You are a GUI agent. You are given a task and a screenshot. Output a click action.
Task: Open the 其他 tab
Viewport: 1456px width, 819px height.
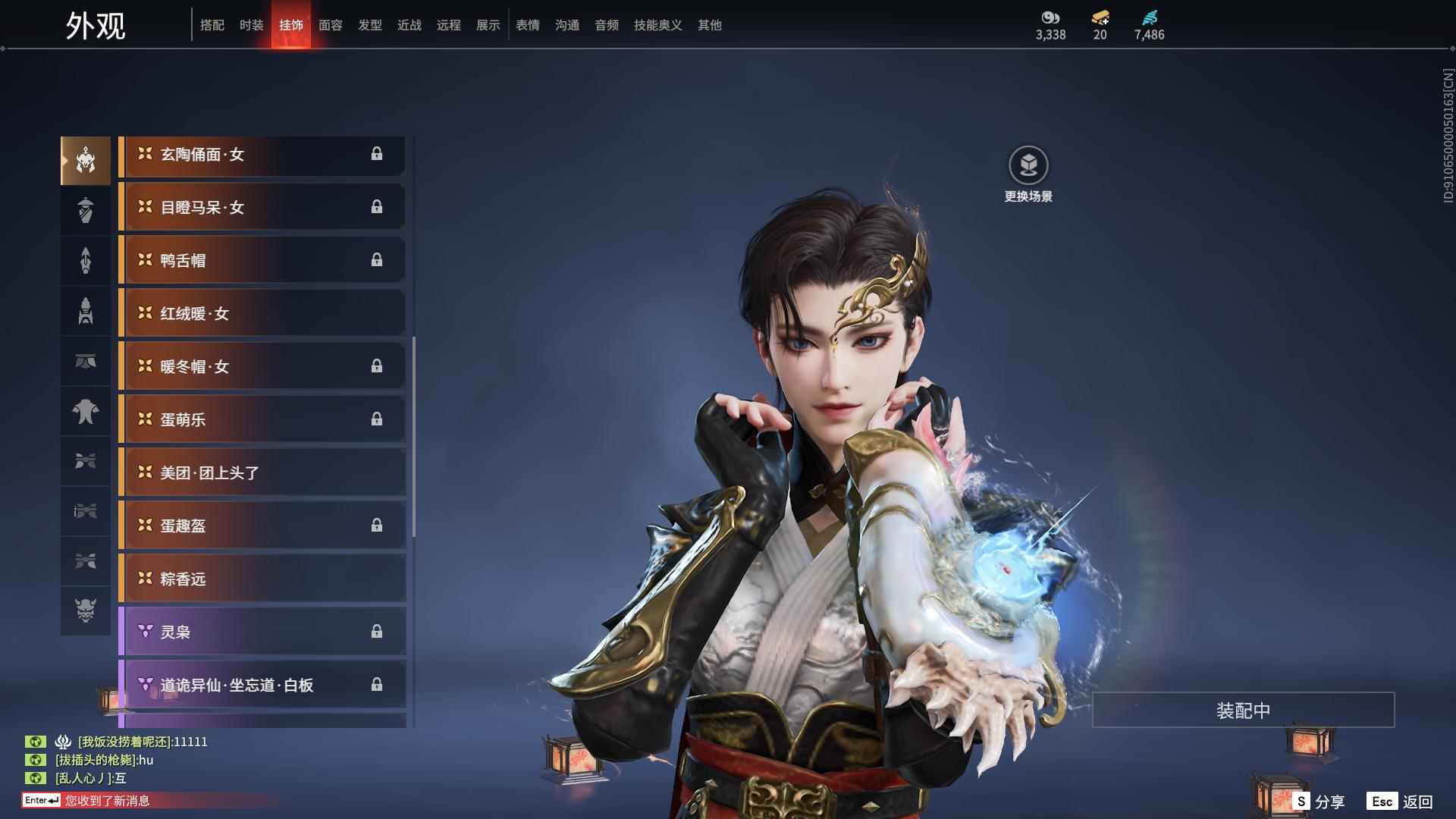tap(710, 25)
